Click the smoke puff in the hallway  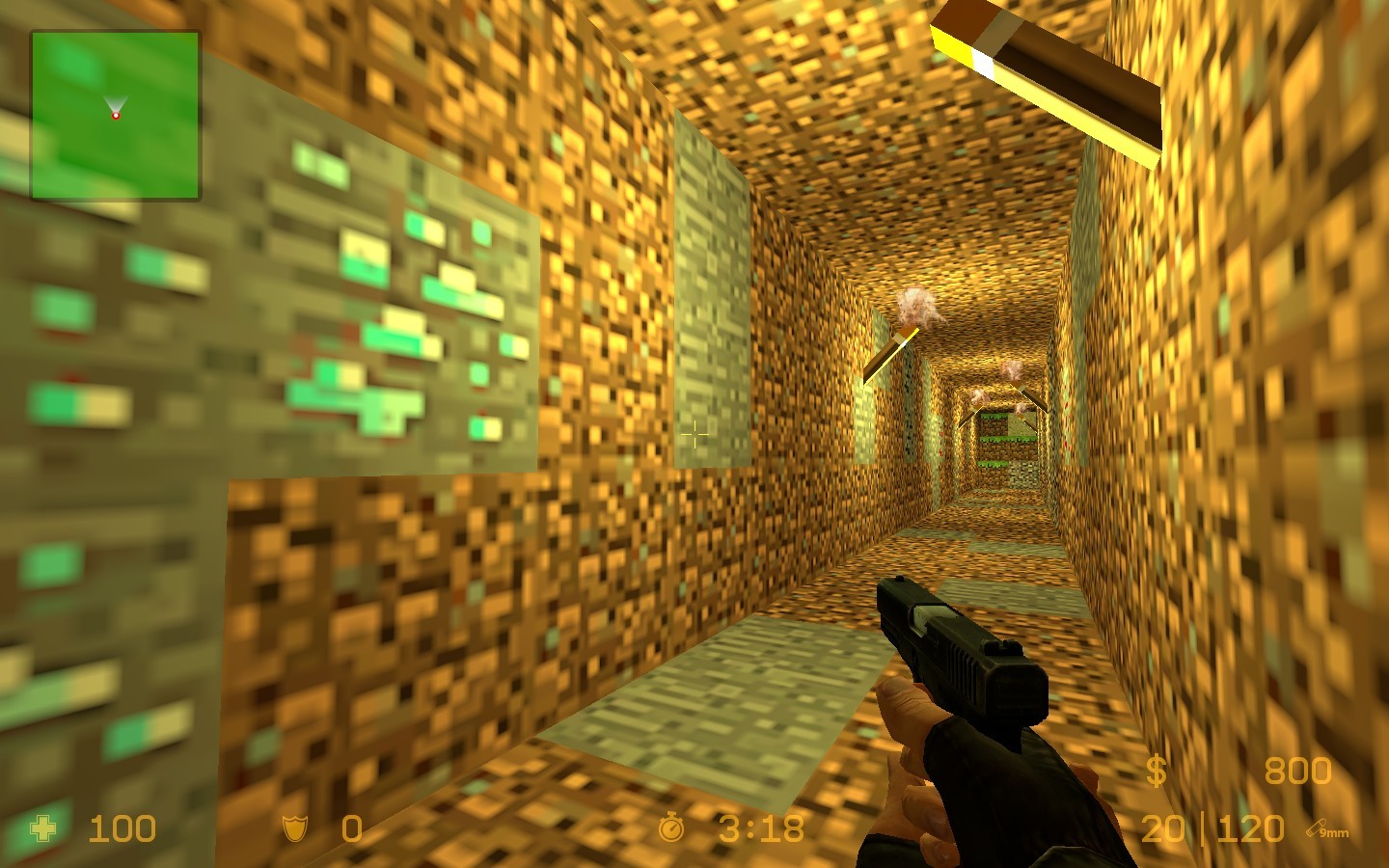[916, 309]
